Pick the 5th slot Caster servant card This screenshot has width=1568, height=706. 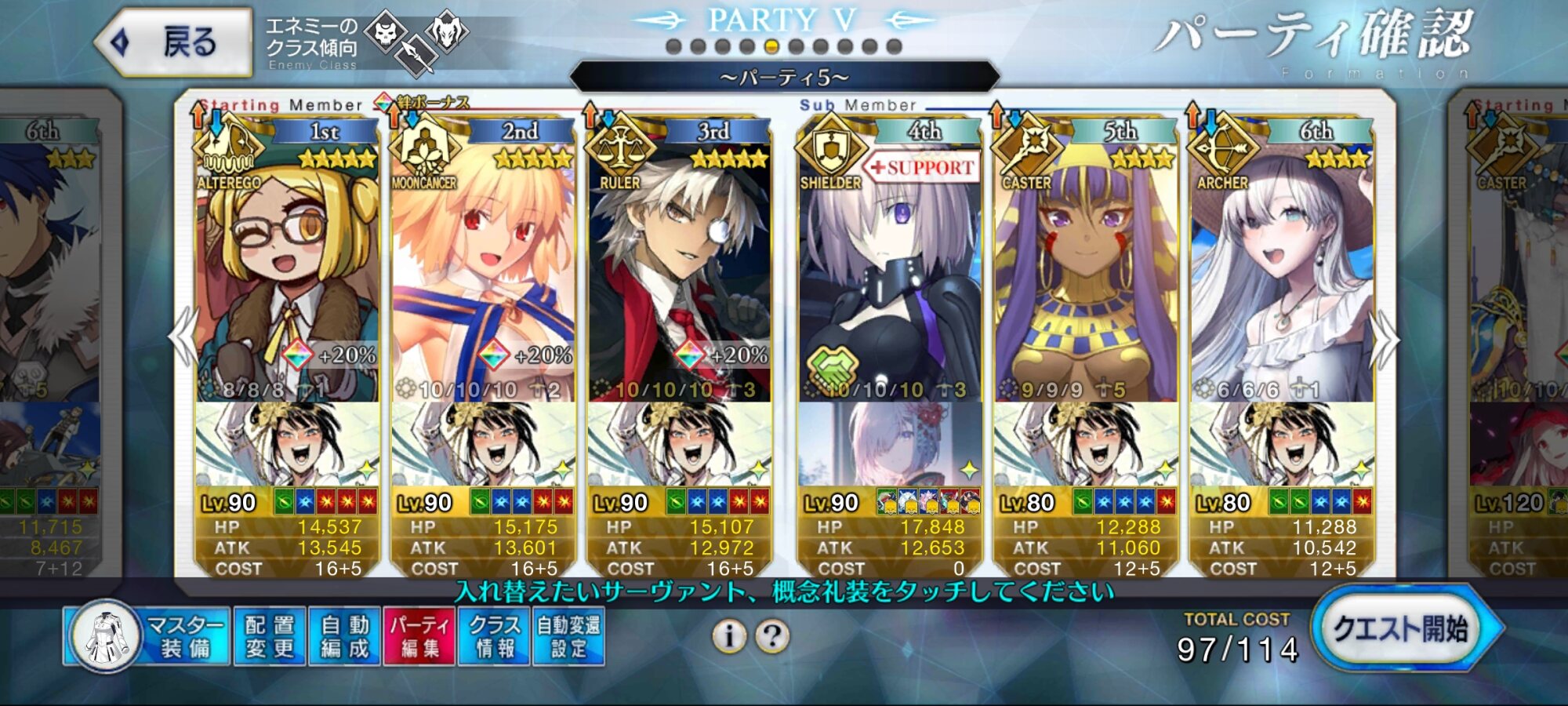(1085, 275)
